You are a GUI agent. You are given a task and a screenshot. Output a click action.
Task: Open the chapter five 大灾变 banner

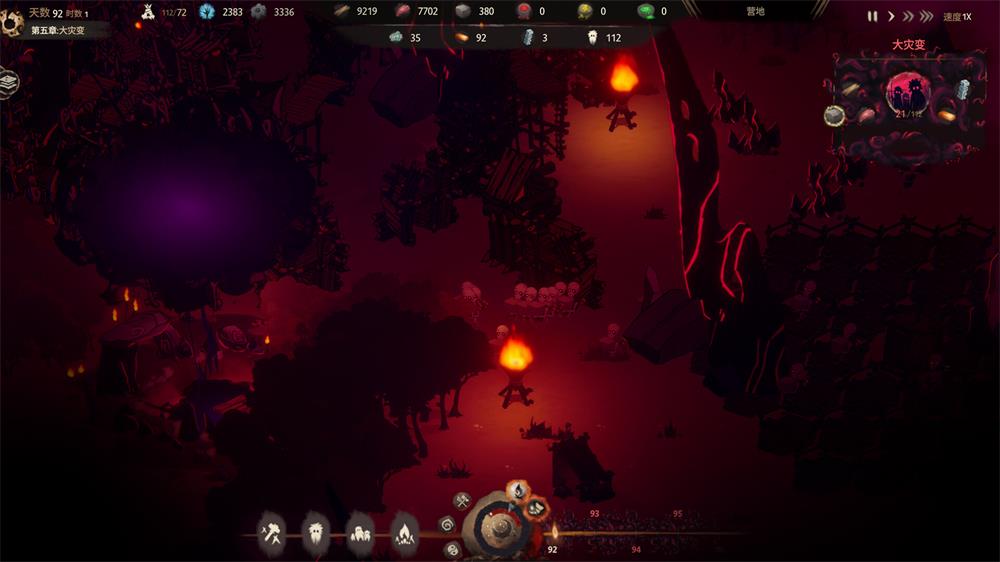click(x=58, y=31)
